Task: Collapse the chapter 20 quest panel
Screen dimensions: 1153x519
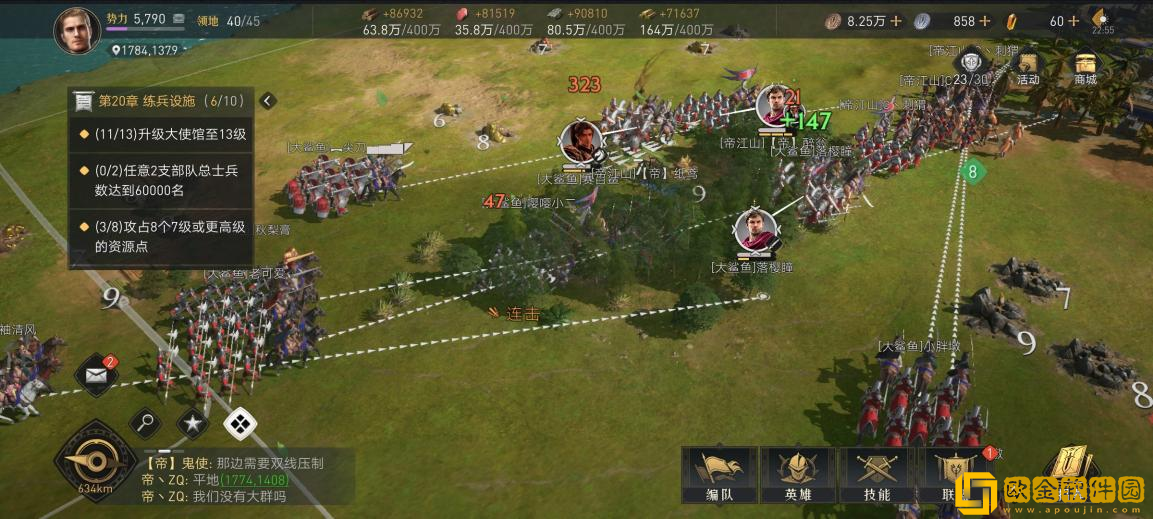Action: 267,101
